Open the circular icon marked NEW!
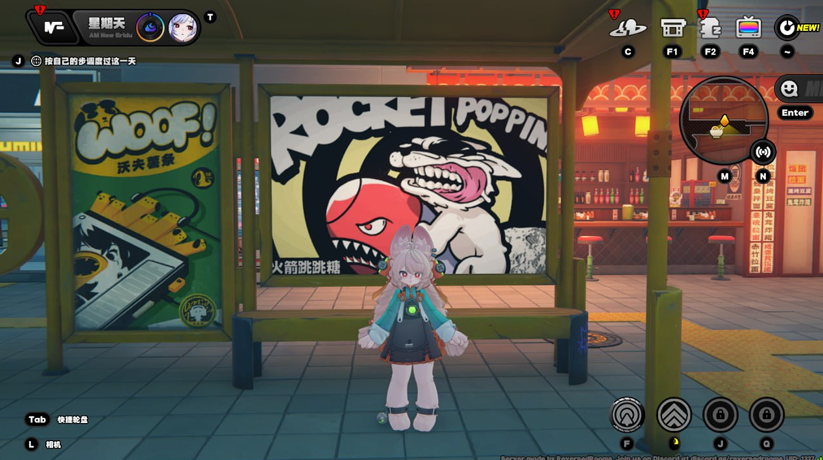Image resolution: width=823 pixels, height=460 pixels. pos(788,28)
